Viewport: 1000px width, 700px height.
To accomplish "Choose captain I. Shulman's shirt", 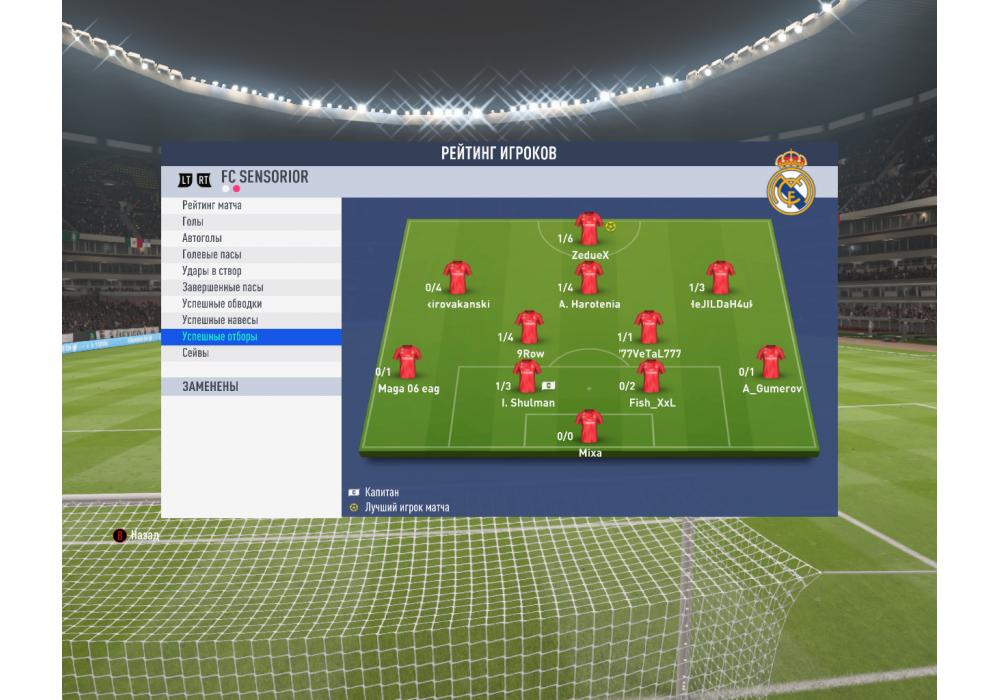I will click(527, 377).
